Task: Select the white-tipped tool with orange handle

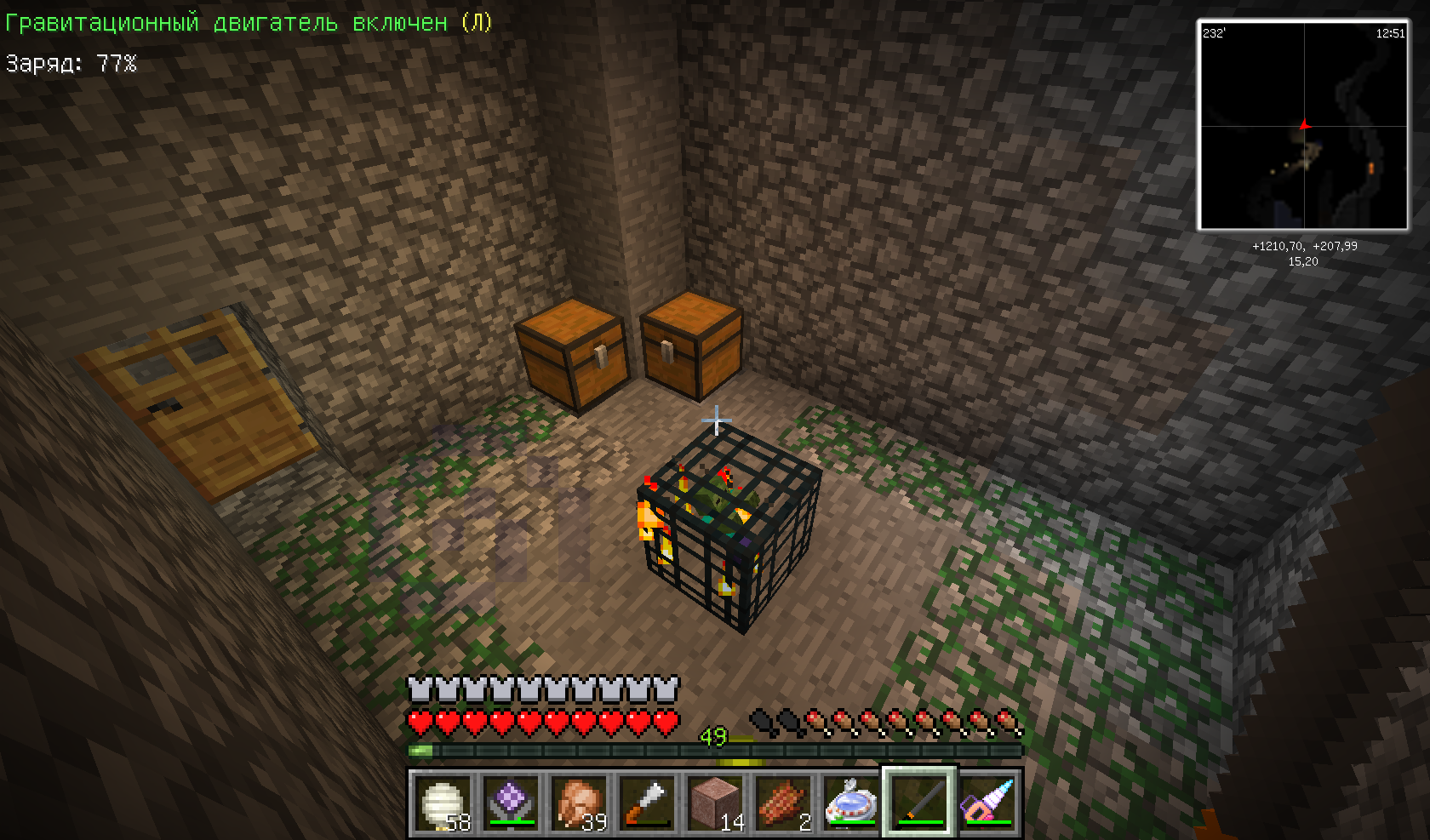Action: pos(647,803)
